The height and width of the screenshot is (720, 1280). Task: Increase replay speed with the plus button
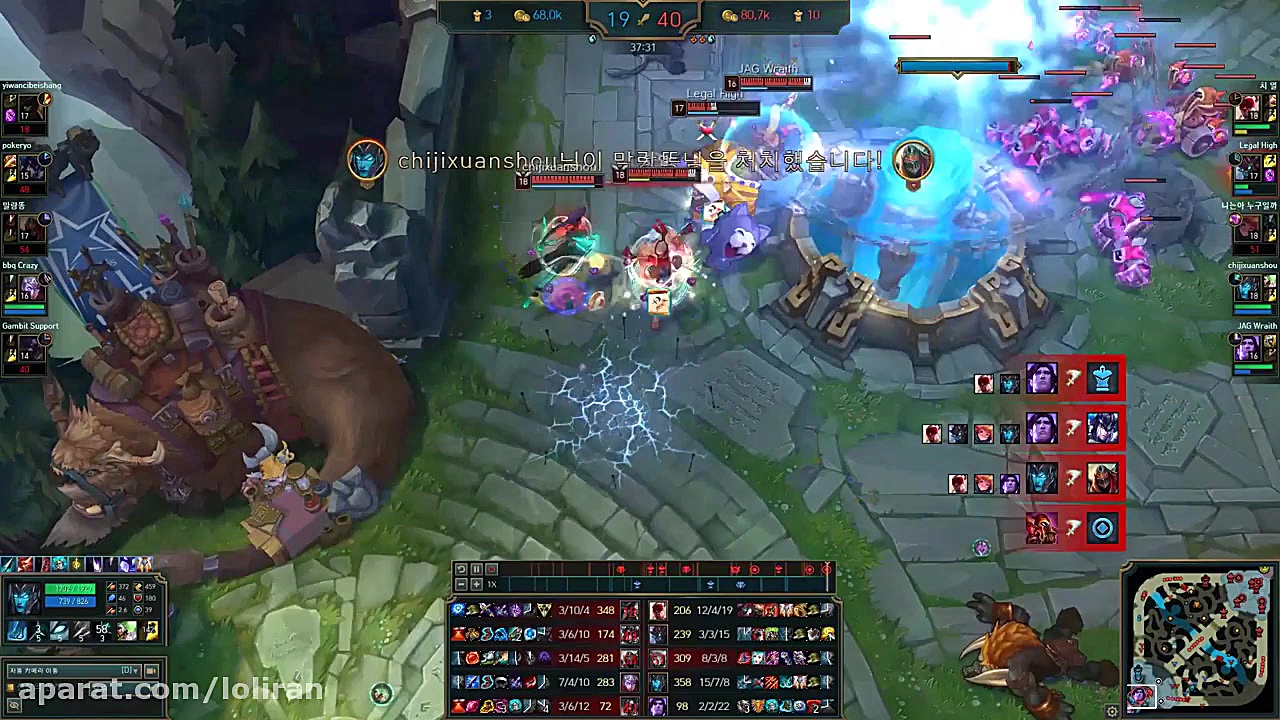(477, 583)
